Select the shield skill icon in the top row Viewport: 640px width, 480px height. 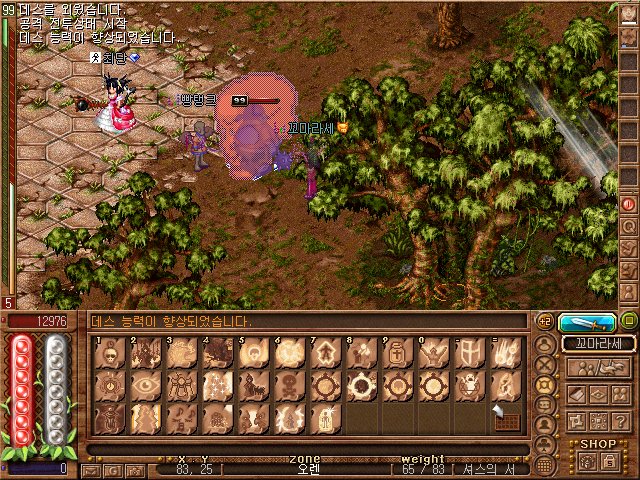click(x=467, y=352)
